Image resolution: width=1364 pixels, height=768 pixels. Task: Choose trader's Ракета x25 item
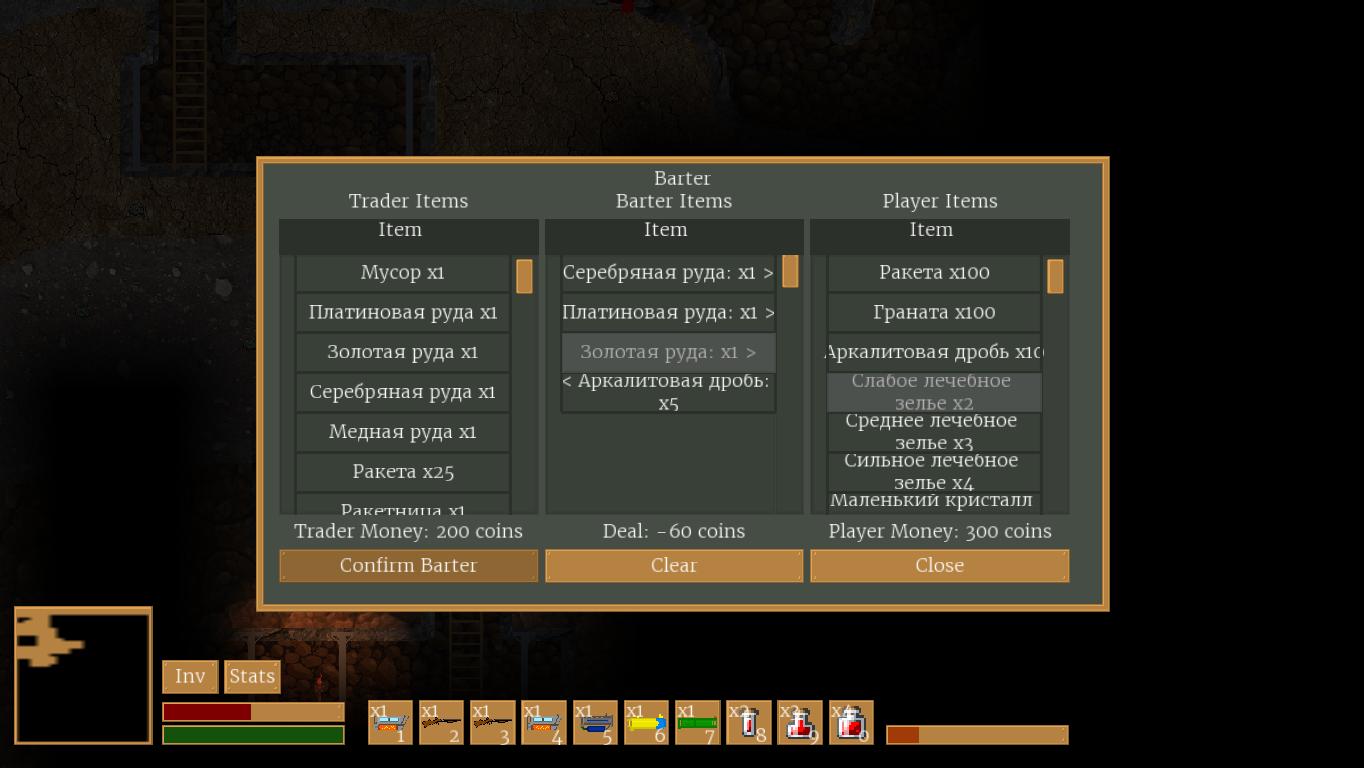[x=402, y=472]
